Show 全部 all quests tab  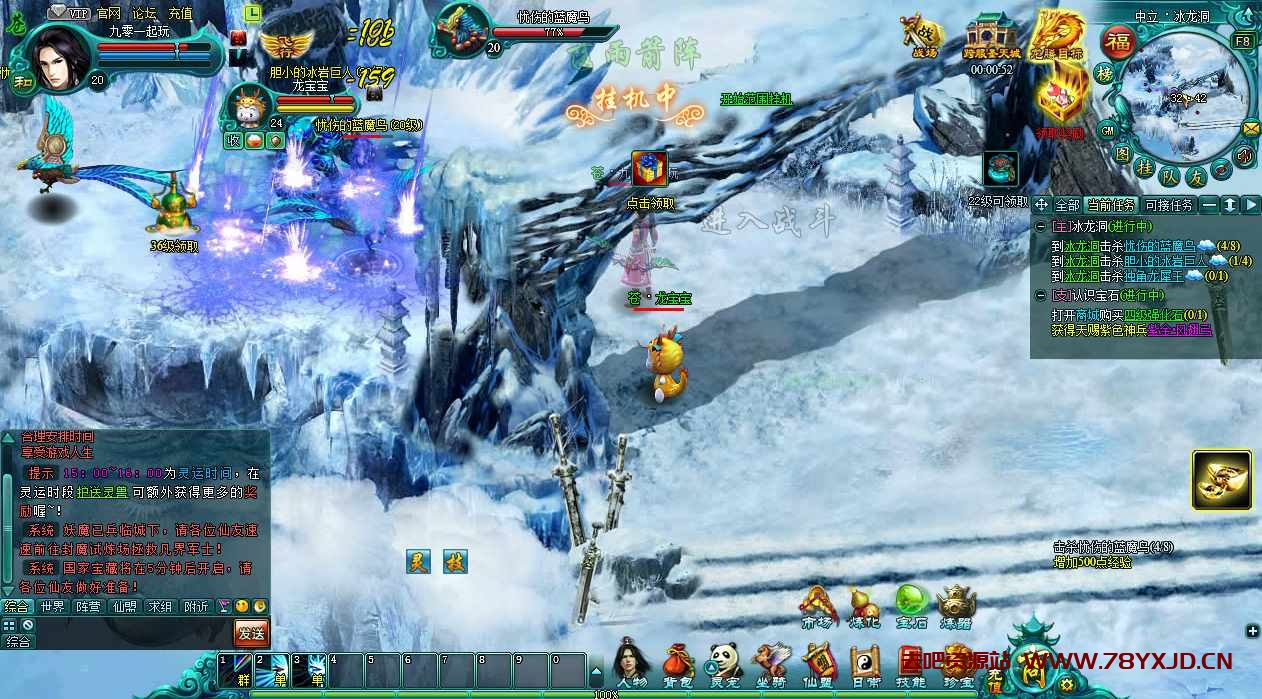pyautogui.click(x=1067, y=205)
